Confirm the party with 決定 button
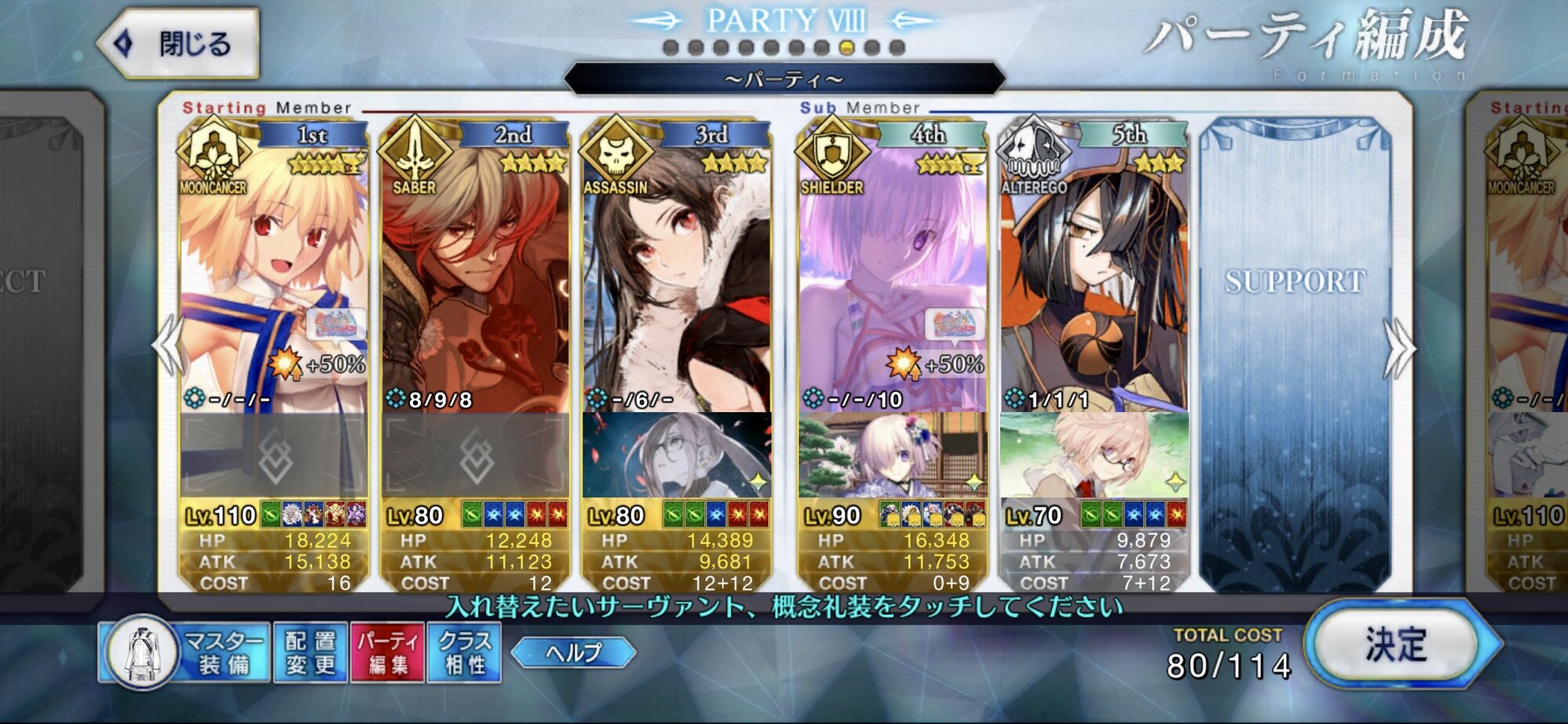 pyautogui.click(x=1396, y=645)
